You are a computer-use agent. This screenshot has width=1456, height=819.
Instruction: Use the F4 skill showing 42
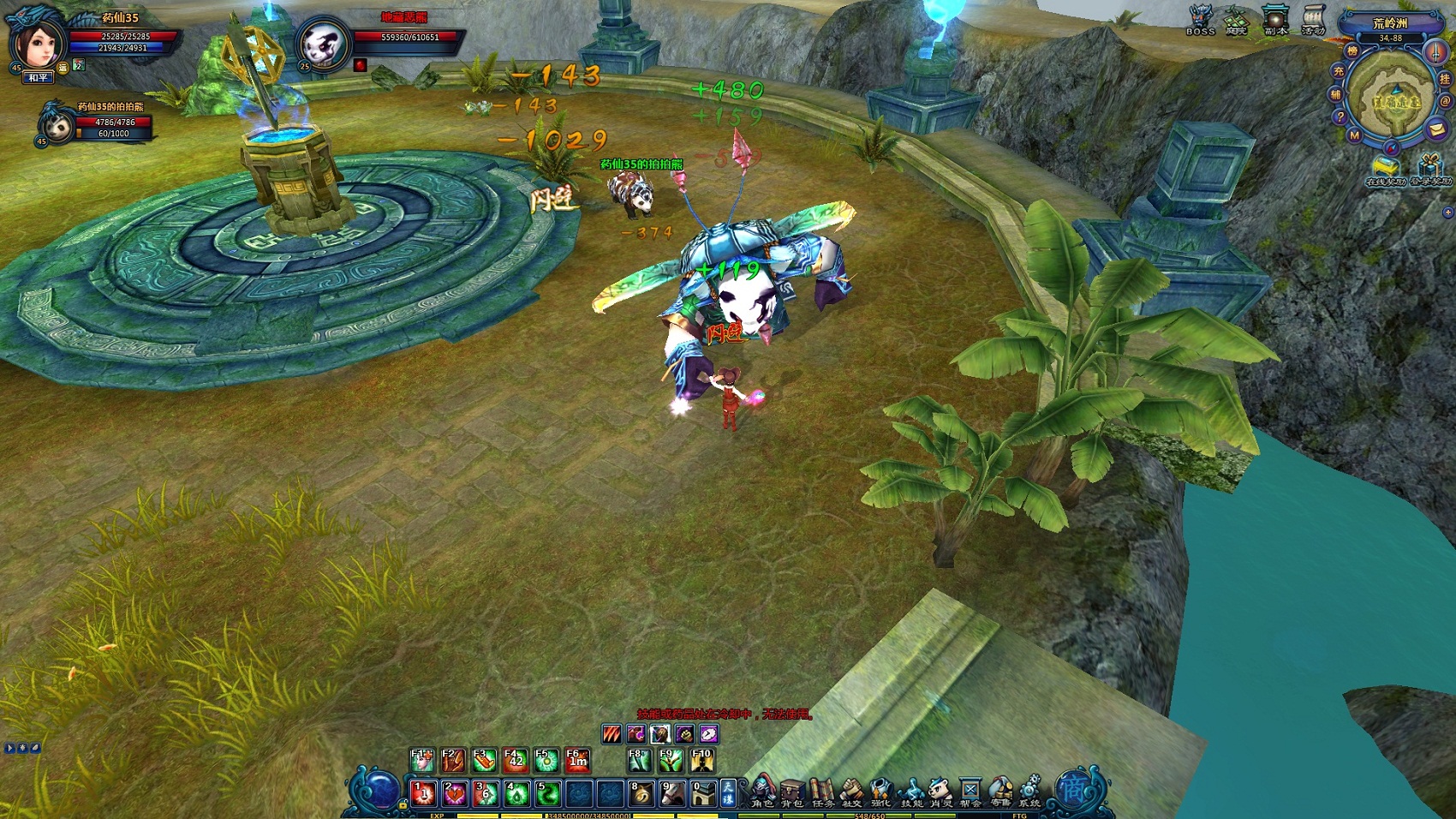point(516,760)
